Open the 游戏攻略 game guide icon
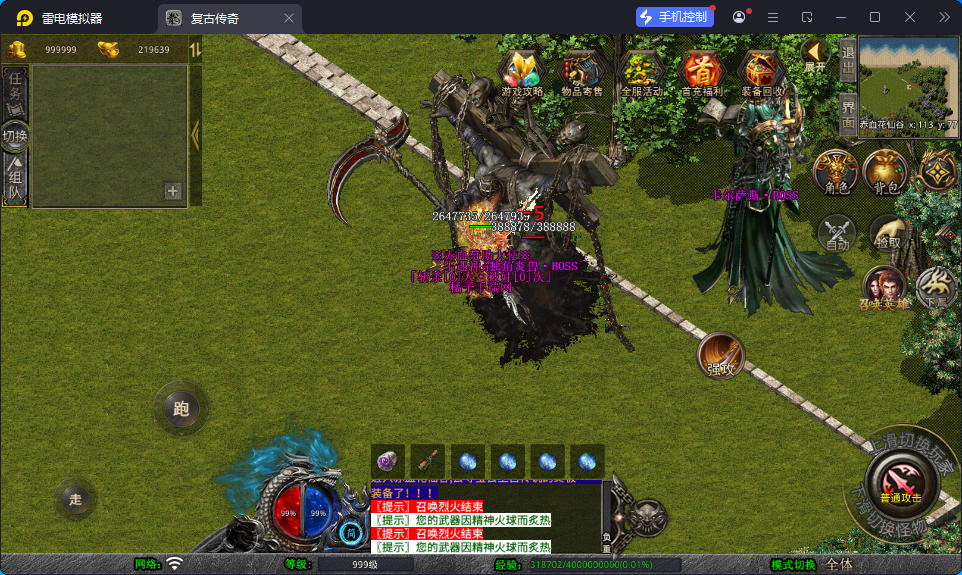The width and height of the screenshot is (962, 575). pos(522,73)
